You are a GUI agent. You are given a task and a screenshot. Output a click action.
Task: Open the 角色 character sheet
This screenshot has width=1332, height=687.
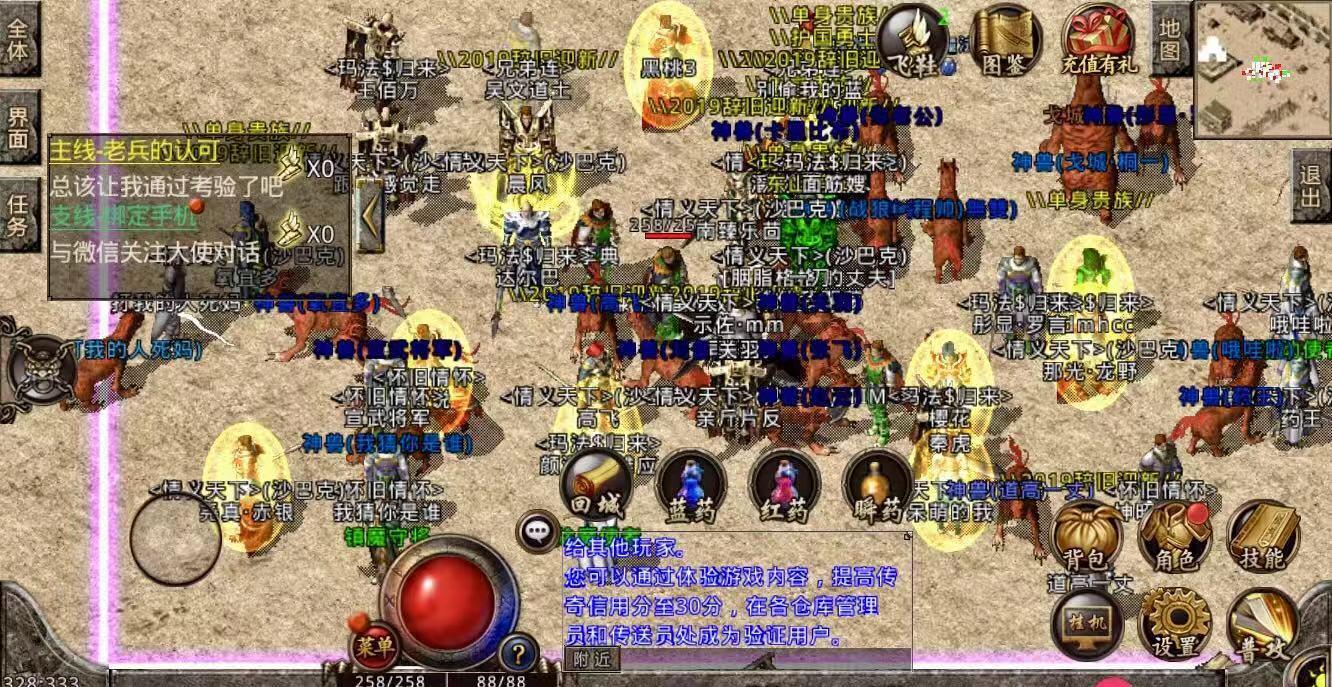[1175, 533]
